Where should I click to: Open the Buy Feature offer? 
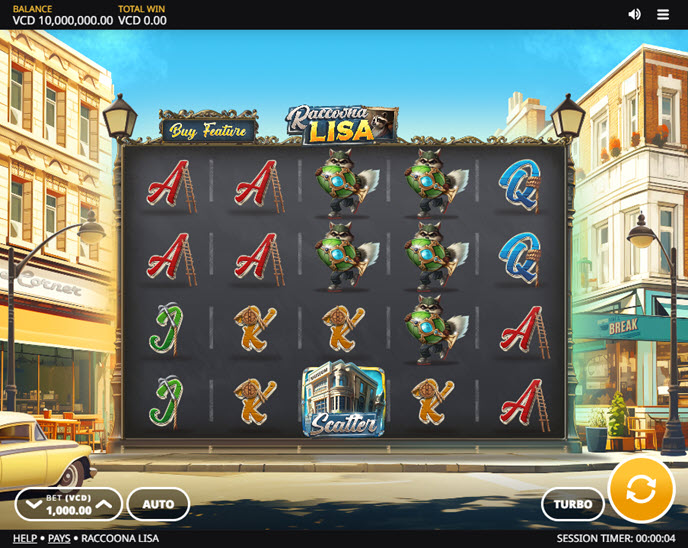click(x=208, y=130)
